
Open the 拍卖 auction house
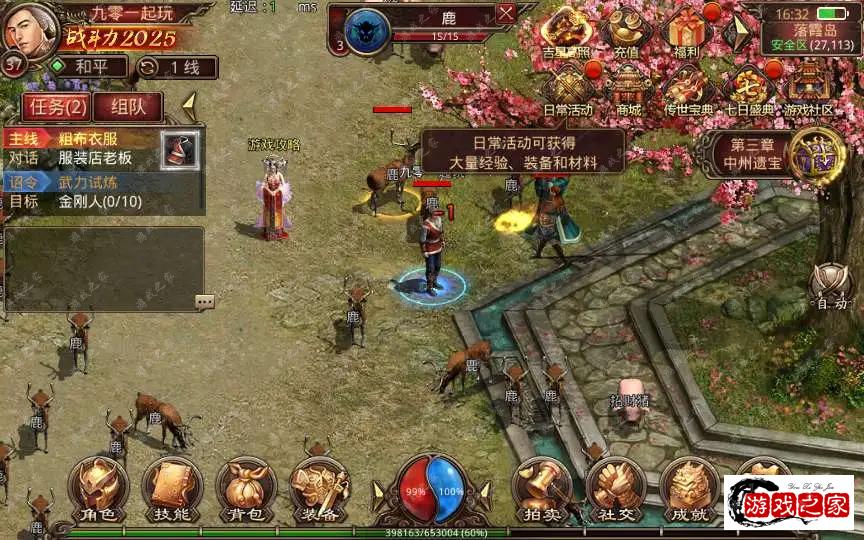[x=541, y=489]
